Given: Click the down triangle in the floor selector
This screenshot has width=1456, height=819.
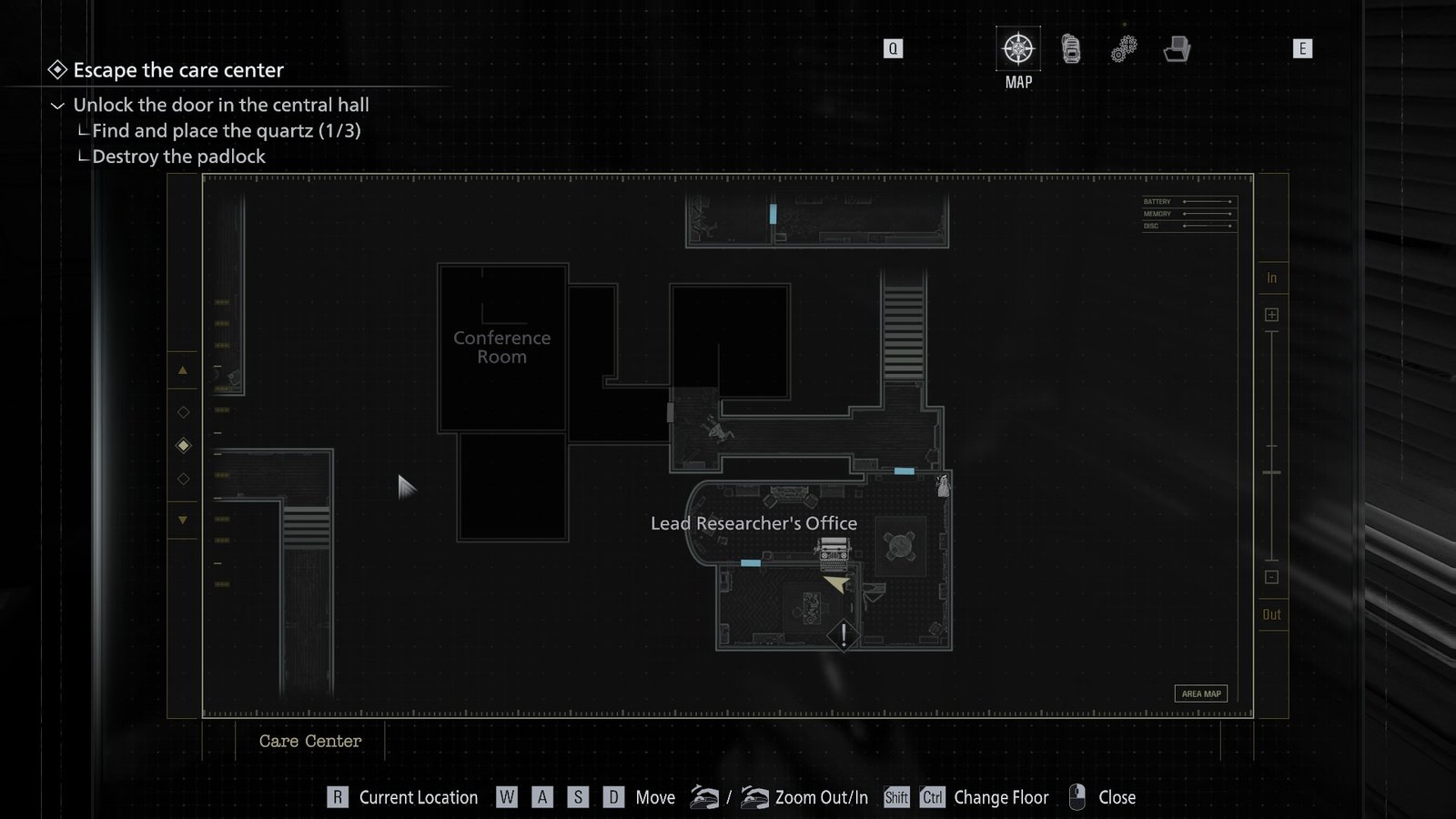Looking at the screenshot, I should [x=183, y=519].
